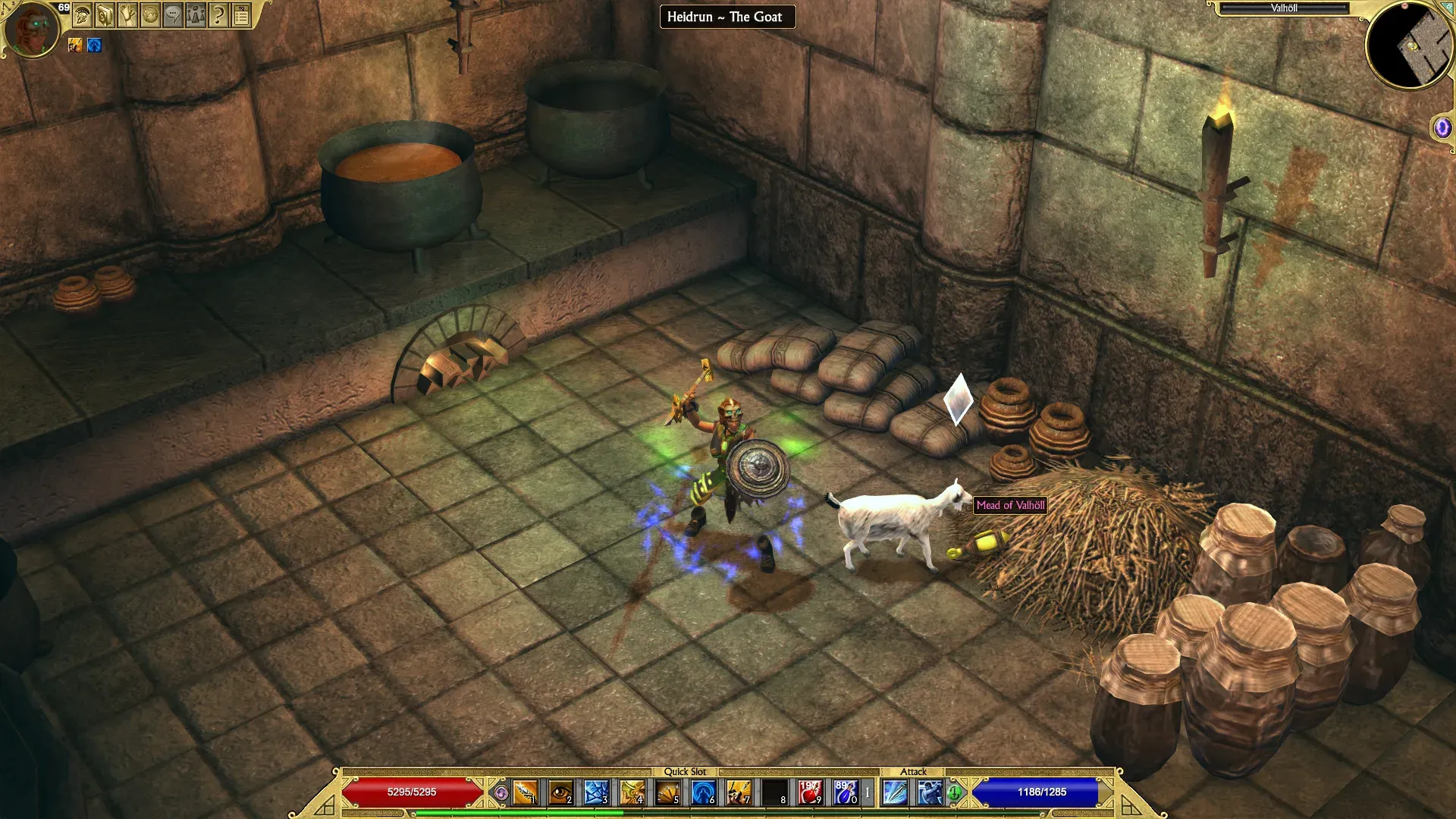Toggle the purple quick slot swap button

click(x=500, y=793)
